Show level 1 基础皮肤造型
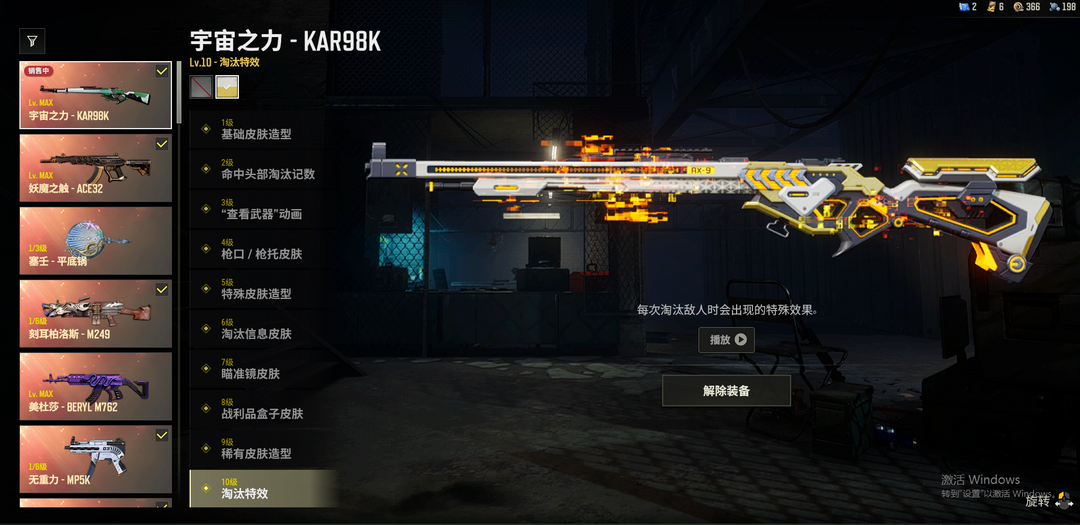Image resolution: width=1080 pixels, height=525 pixels. point(262,129)
